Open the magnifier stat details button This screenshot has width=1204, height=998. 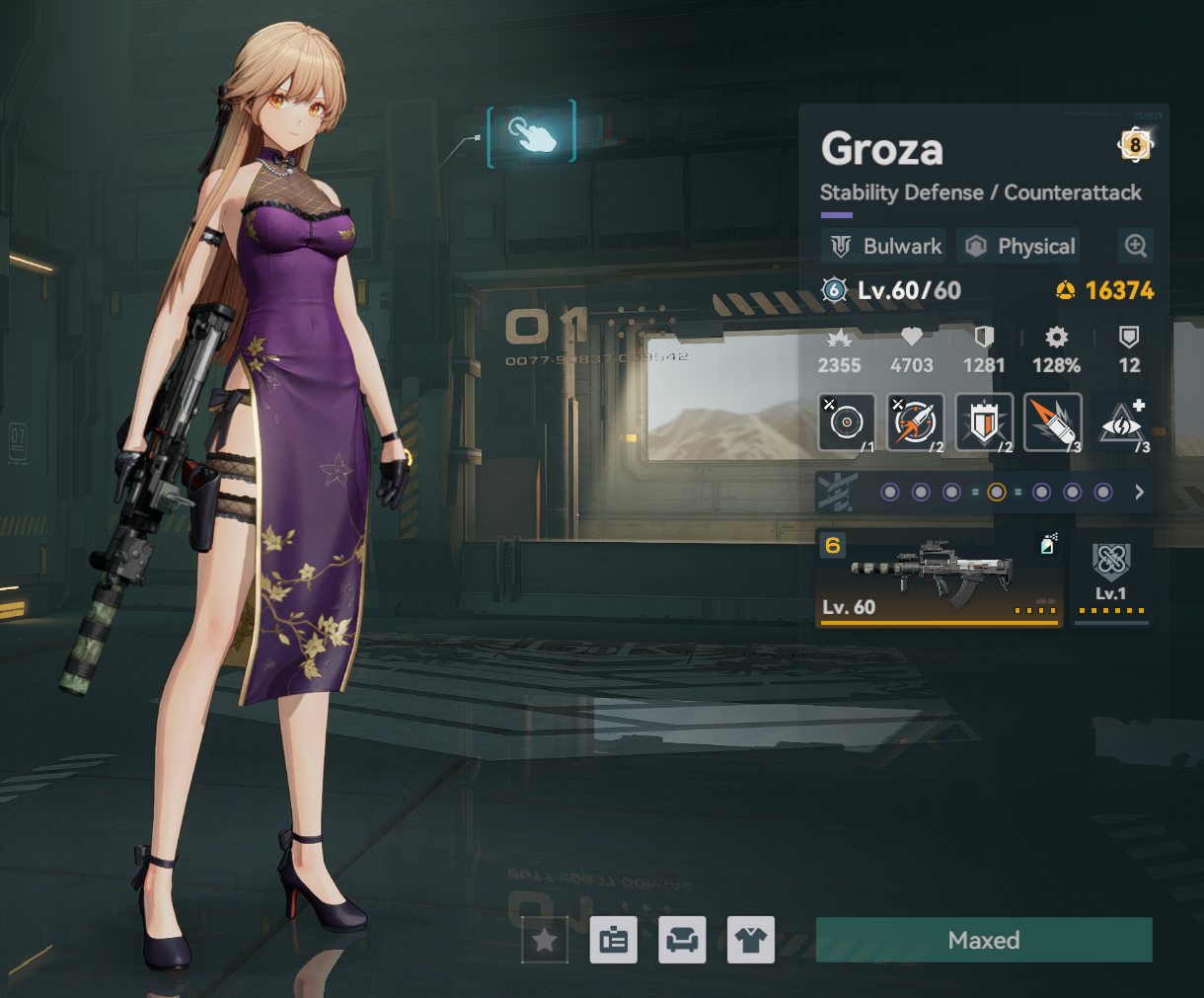point(1136,246)
